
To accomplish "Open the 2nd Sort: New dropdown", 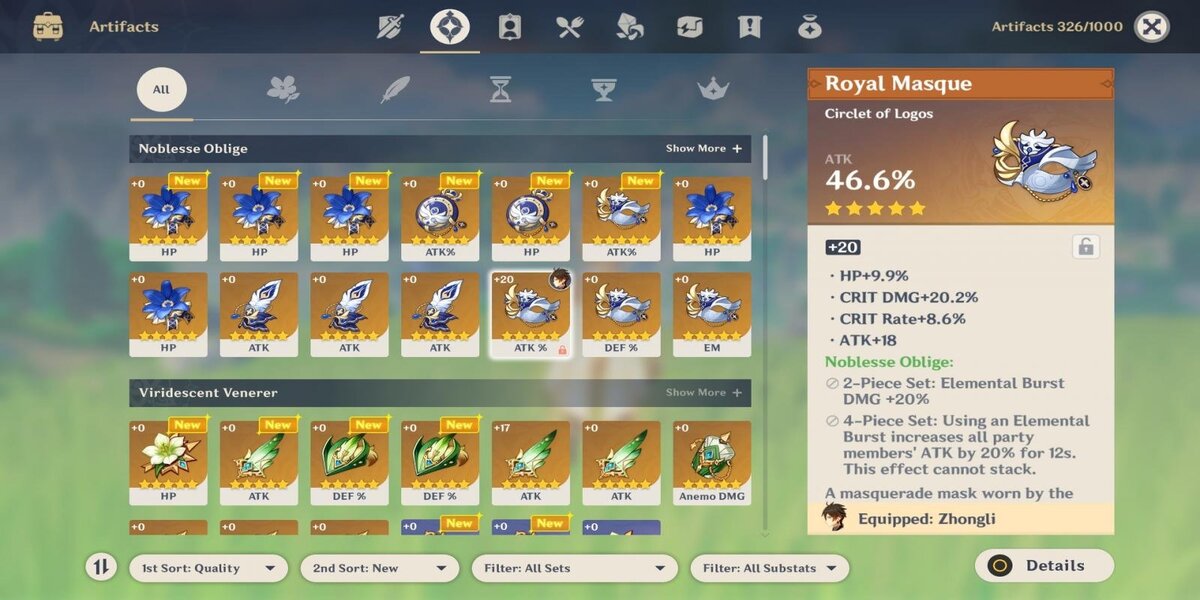I will [x=379, y=568].
